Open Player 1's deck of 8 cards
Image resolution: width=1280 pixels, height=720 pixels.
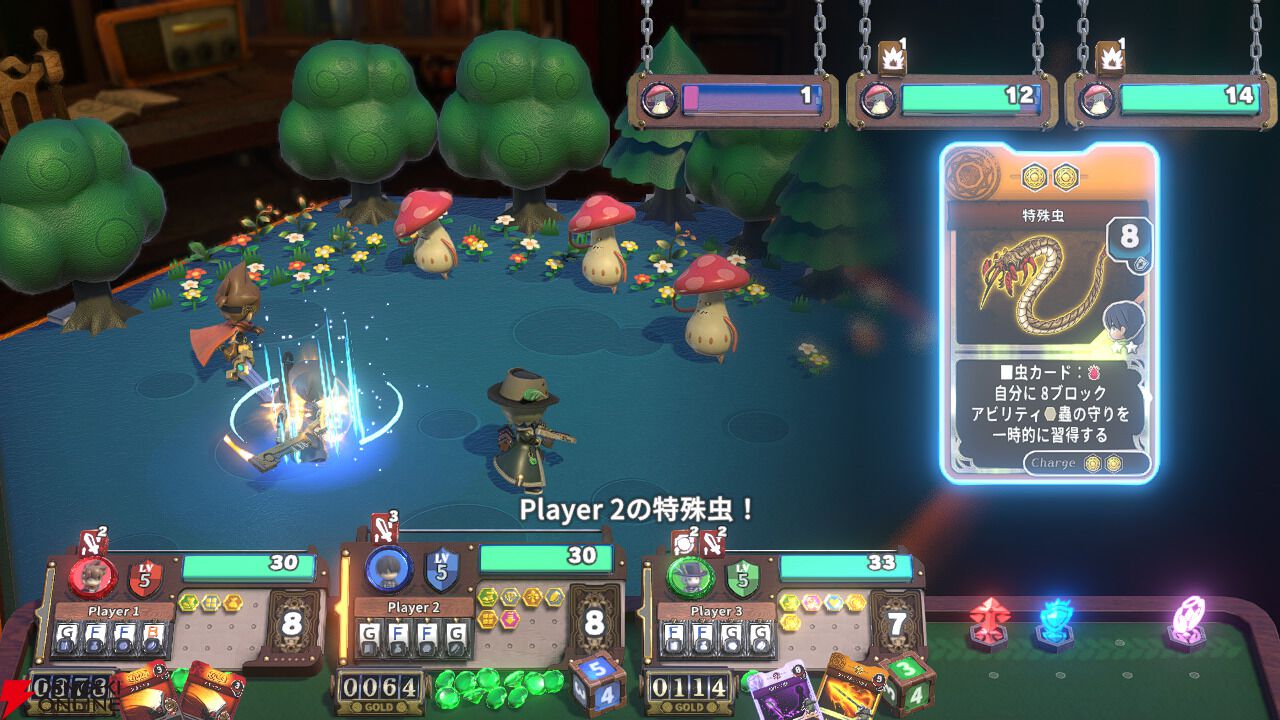pyautogui.click(x=292, y=625)
